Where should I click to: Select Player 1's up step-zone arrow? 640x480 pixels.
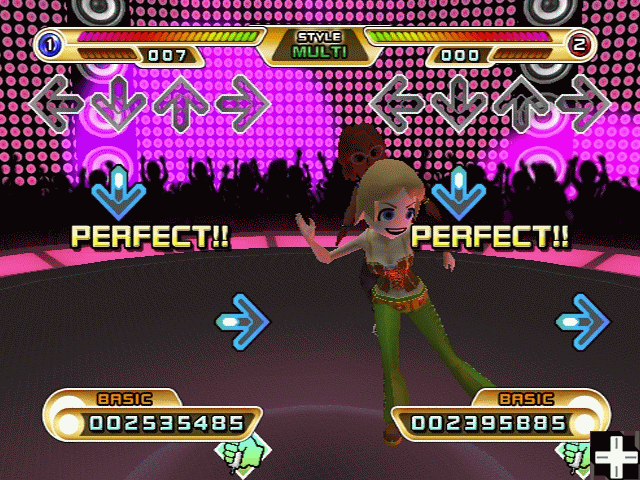181,101
